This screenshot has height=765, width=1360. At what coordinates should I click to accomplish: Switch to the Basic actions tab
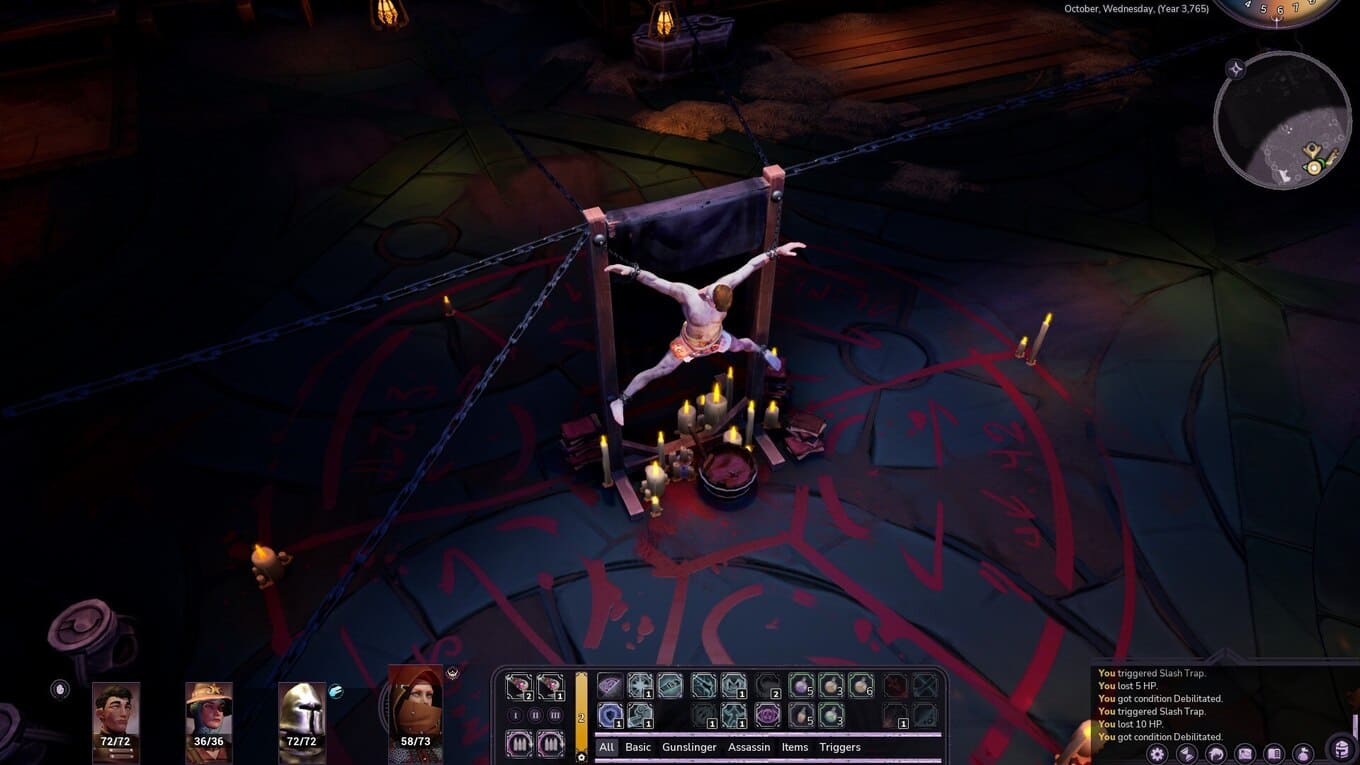(x=638, y=747)
